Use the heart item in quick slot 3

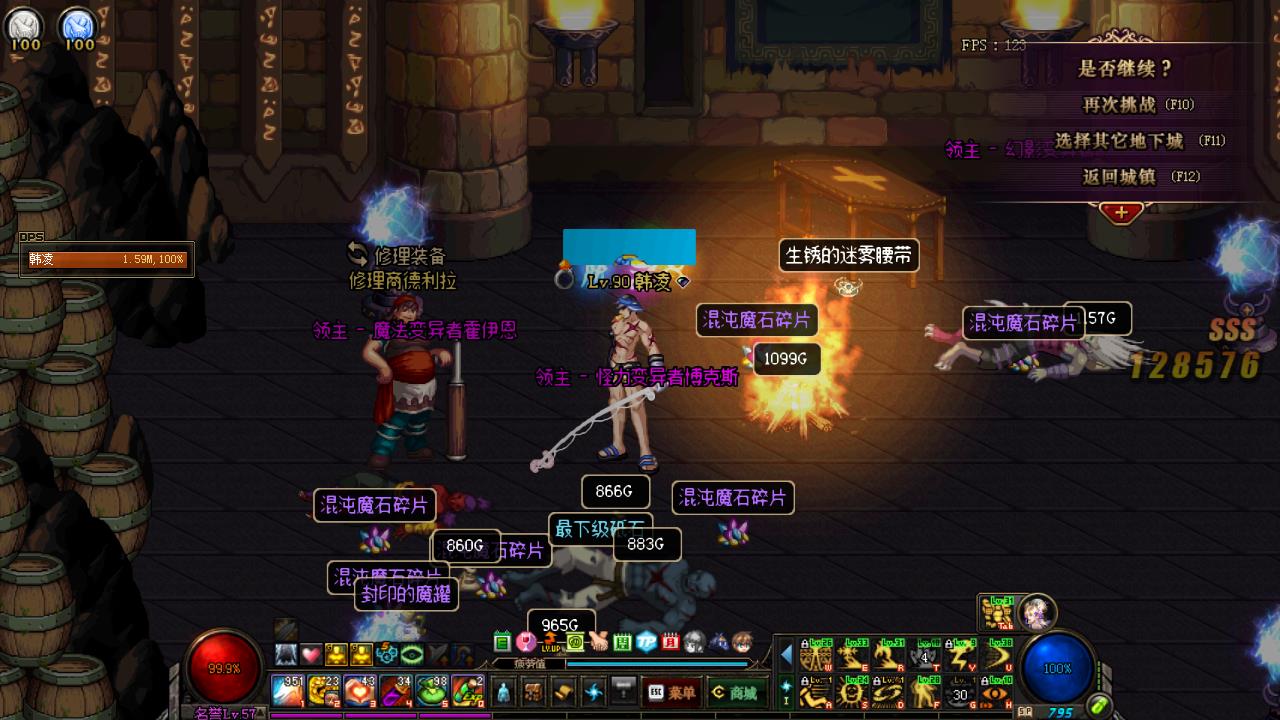(360, 691)
